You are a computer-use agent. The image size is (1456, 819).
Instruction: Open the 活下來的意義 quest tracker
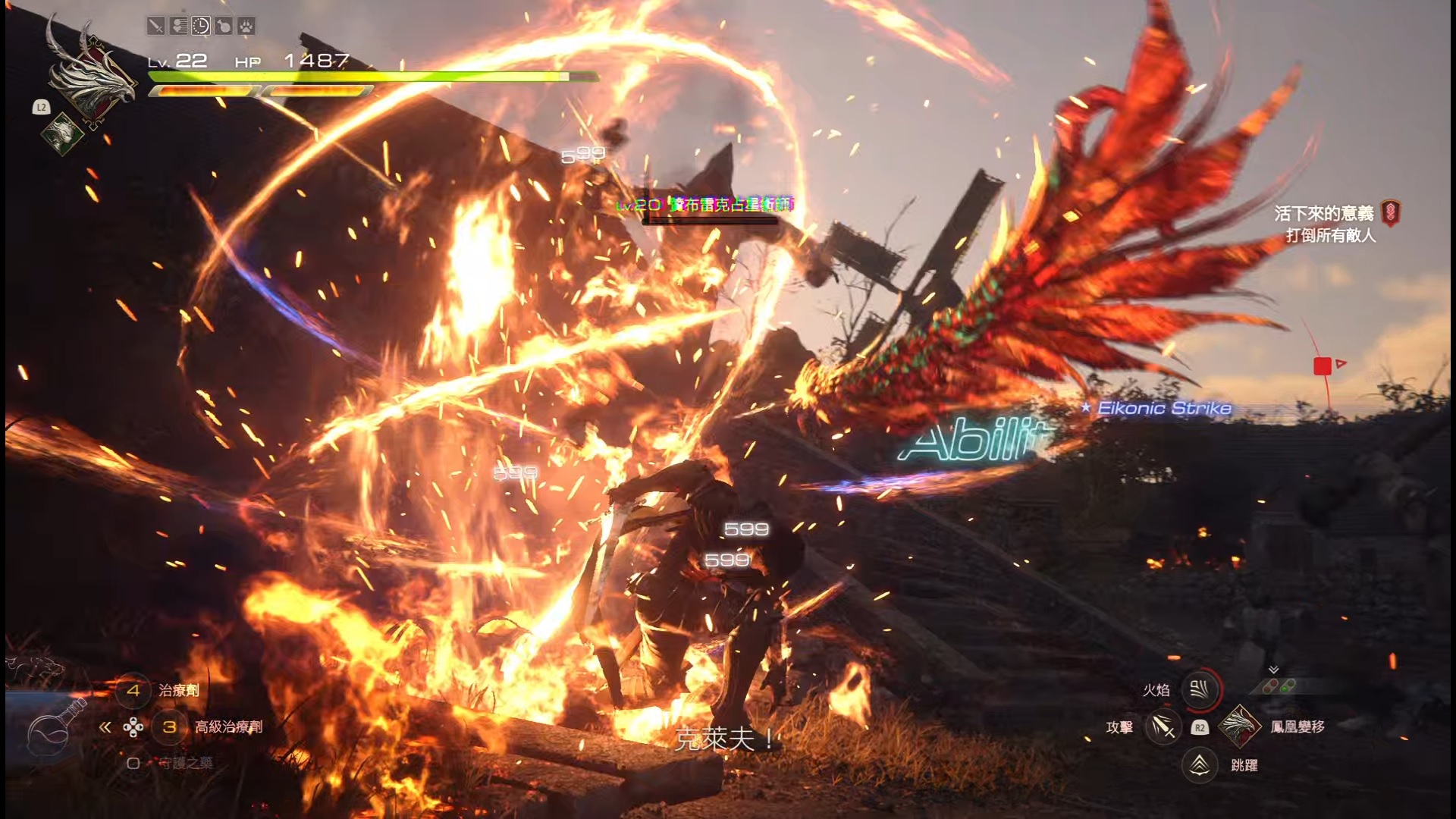[x=1323, y=214]
